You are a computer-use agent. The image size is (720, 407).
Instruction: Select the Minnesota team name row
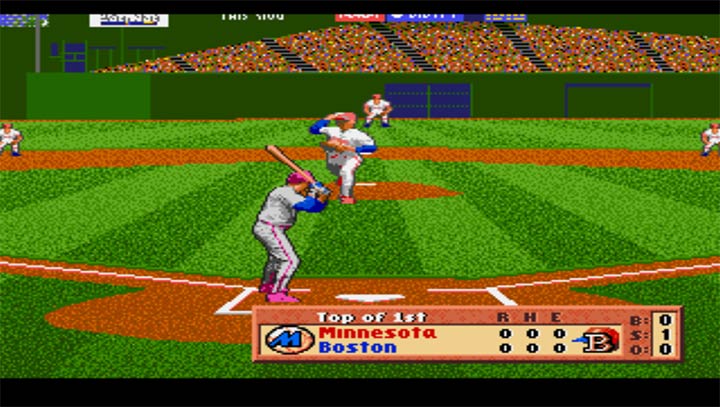[378, 333]
